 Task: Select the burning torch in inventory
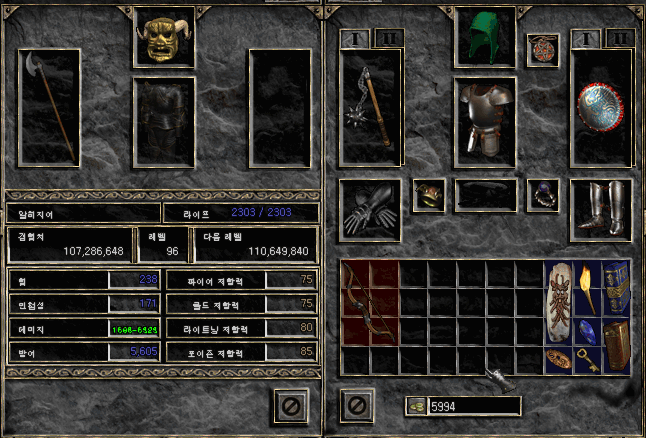588,288
